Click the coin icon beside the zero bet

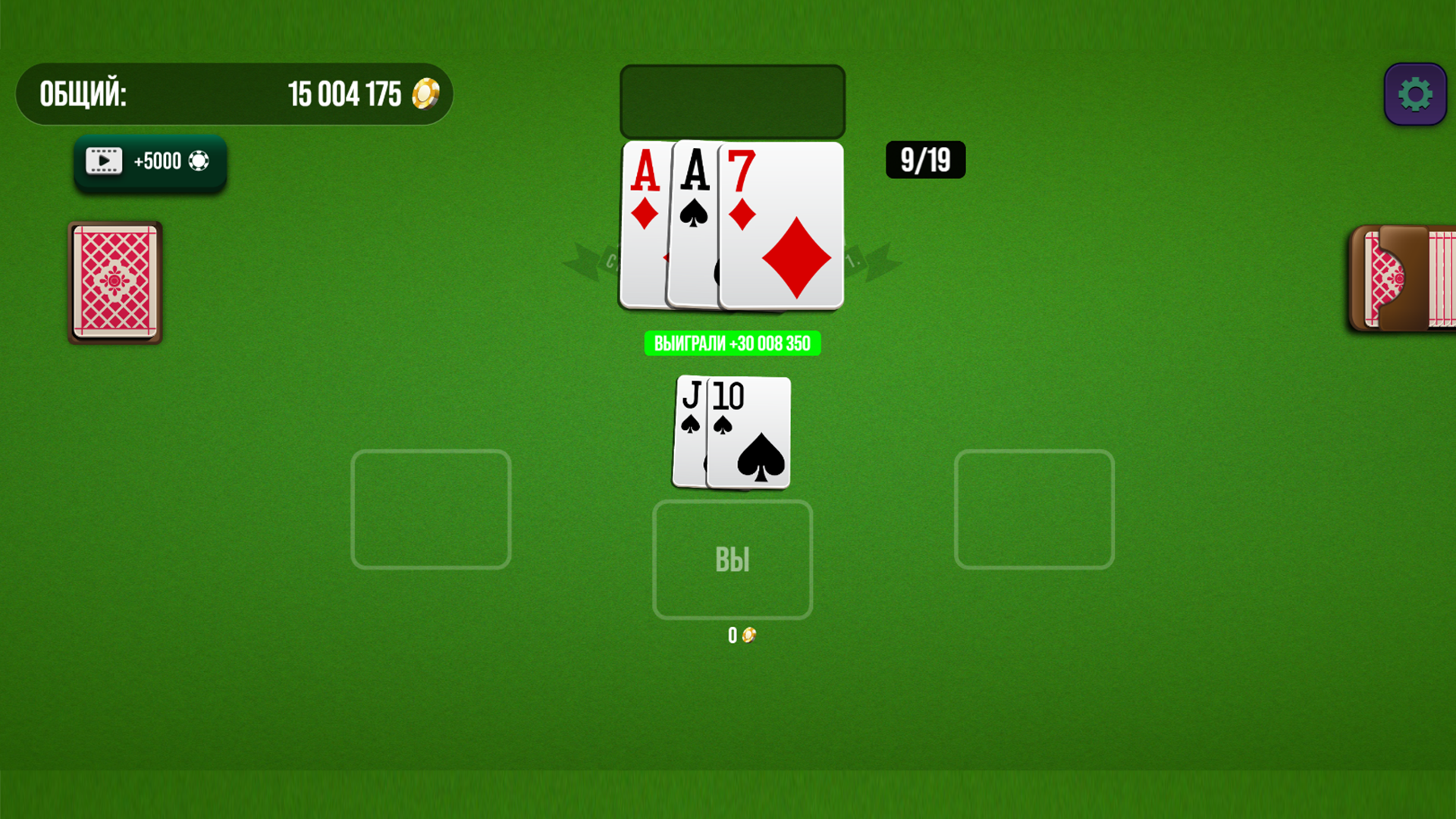point(748,635)
